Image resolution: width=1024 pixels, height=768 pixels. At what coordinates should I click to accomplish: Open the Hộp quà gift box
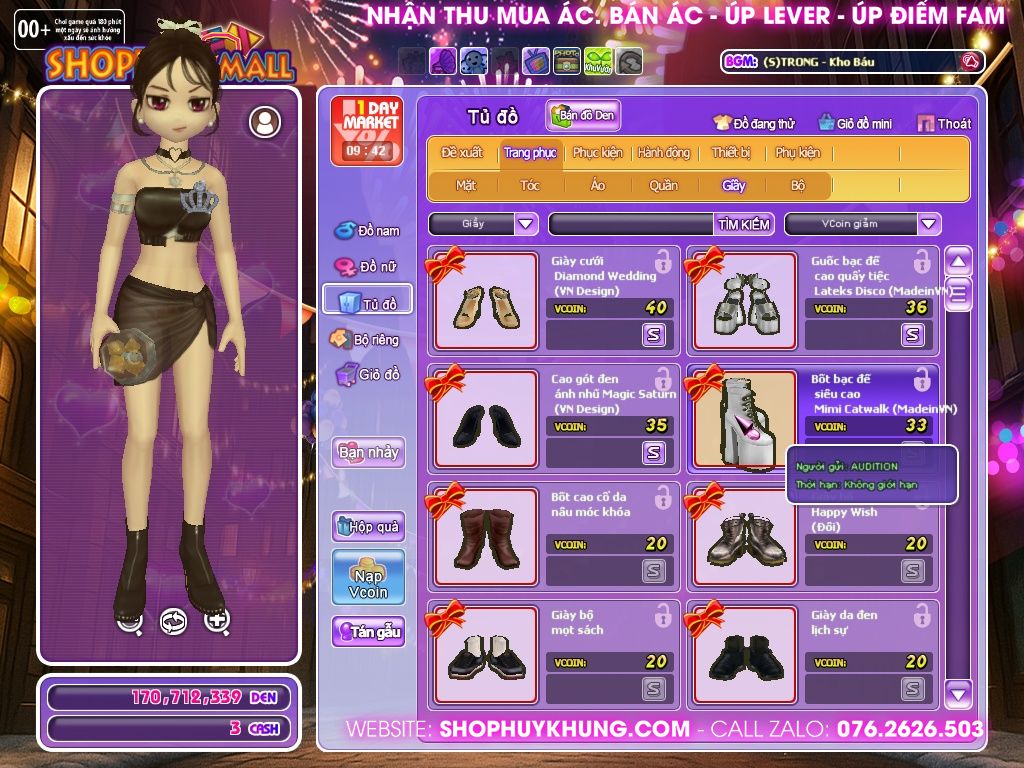pyautogui.click(x=368, y=526)
